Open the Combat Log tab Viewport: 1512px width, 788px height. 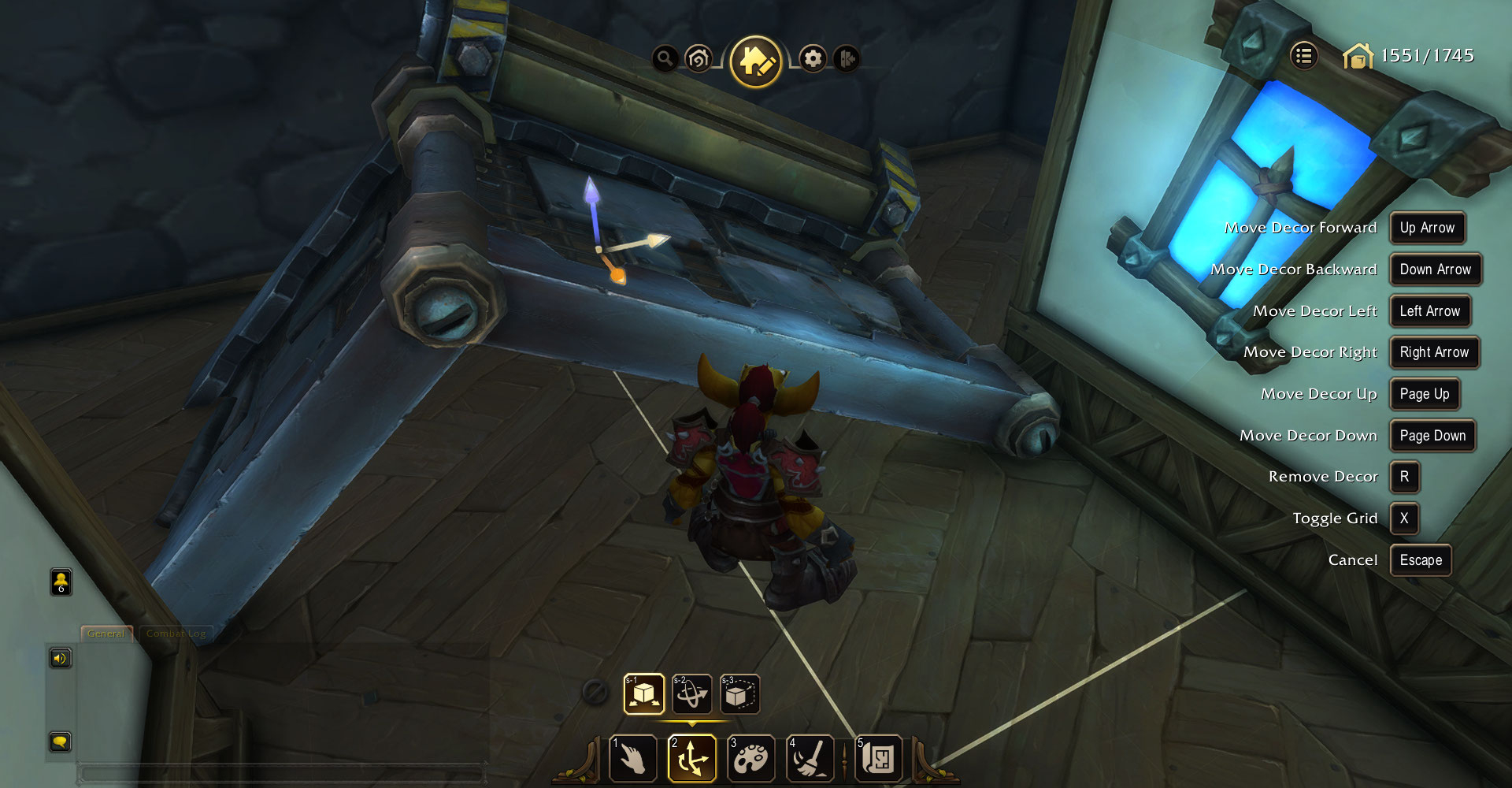point(176,634)
